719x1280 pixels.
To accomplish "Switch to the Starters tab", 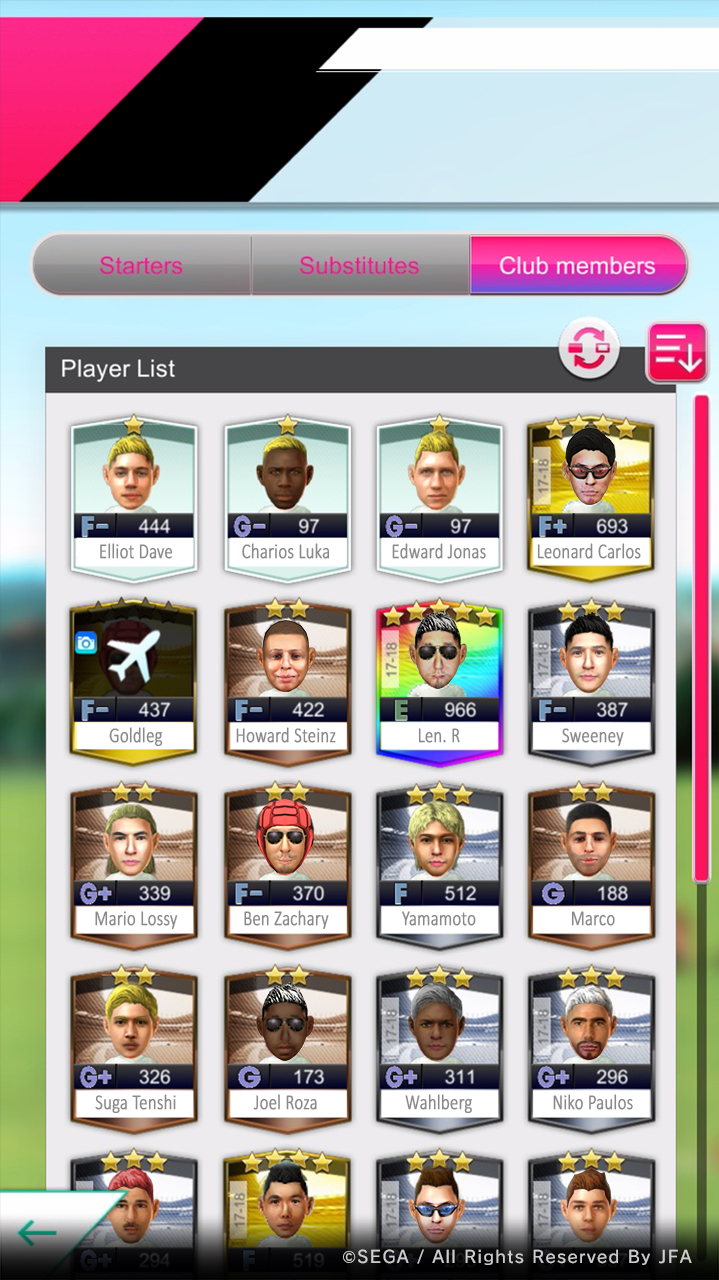I will [x=141, y=266].
